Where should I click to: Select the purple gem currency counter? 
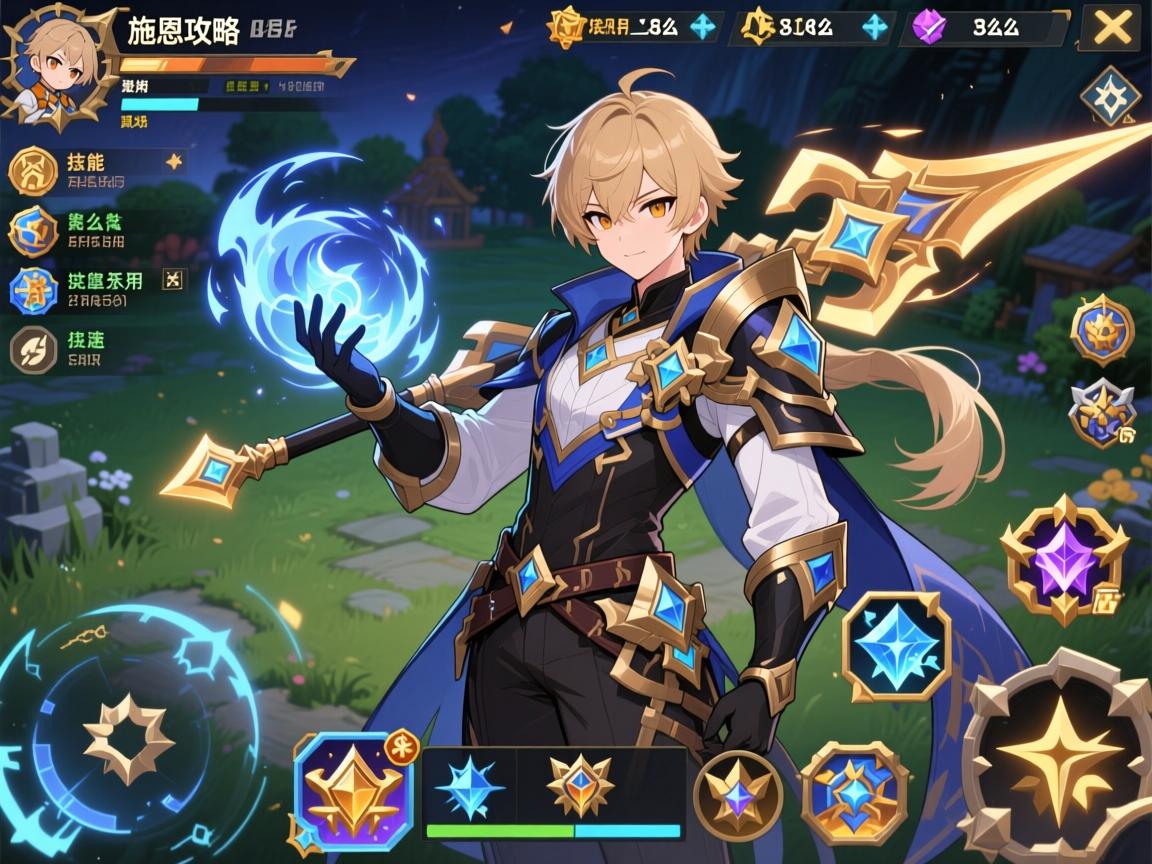[984, 28]
